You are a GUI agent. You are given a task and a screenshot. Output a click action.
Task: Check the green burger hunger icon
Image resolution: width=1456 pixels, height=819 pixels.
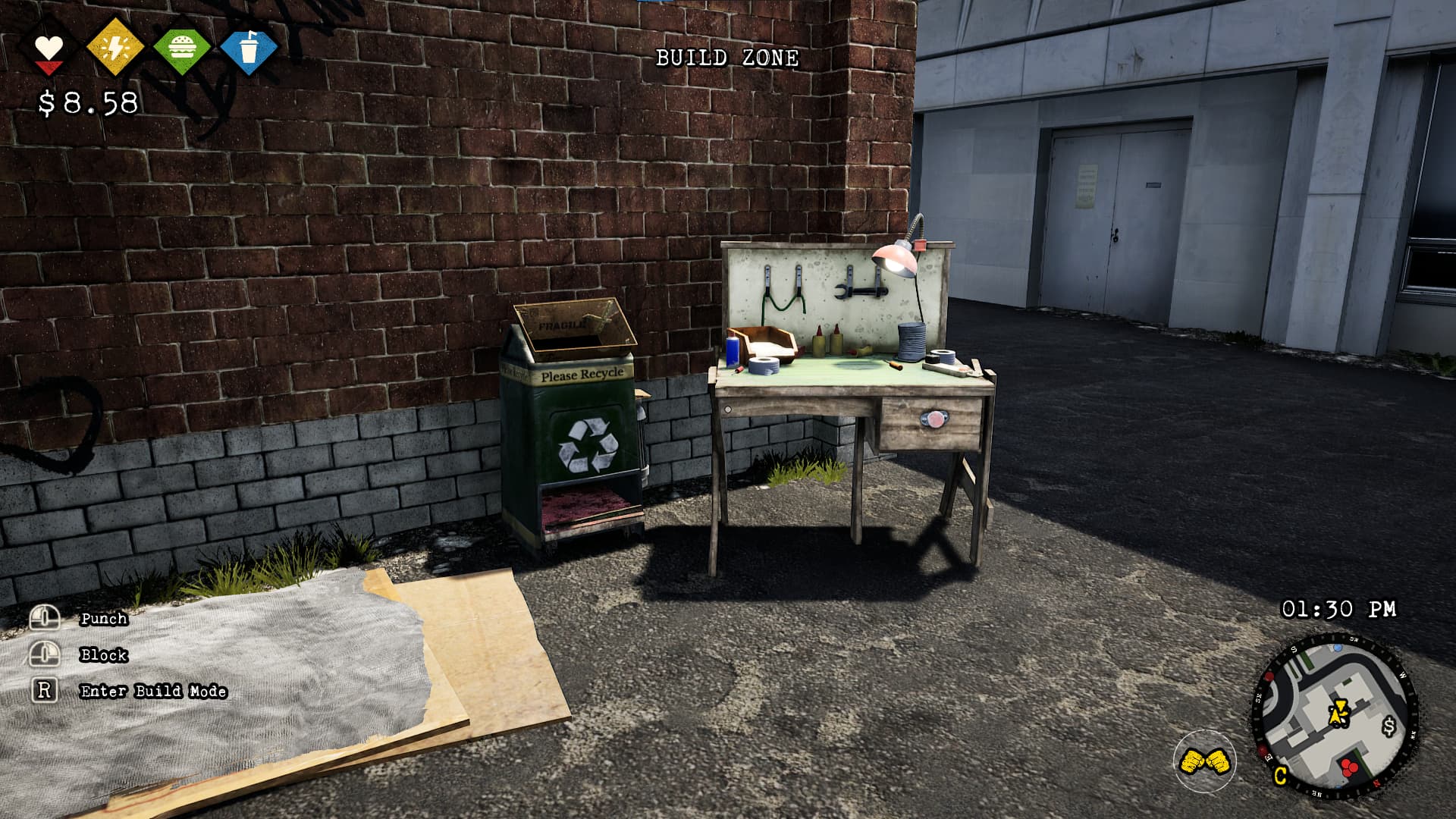[x=181, y=49]
